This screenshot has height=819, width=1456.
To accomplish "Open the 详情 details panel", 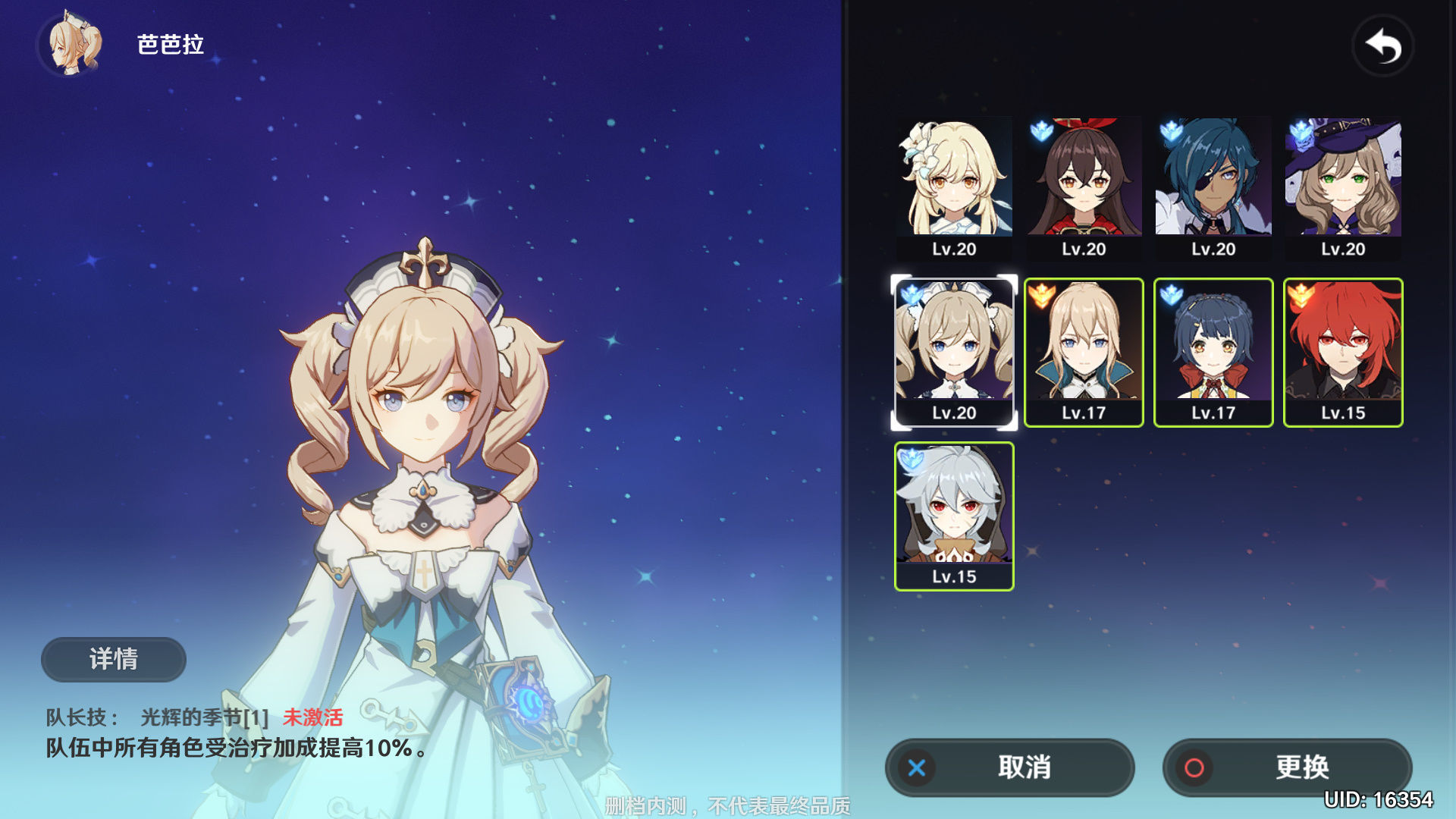I will click(x=114, y=659).
